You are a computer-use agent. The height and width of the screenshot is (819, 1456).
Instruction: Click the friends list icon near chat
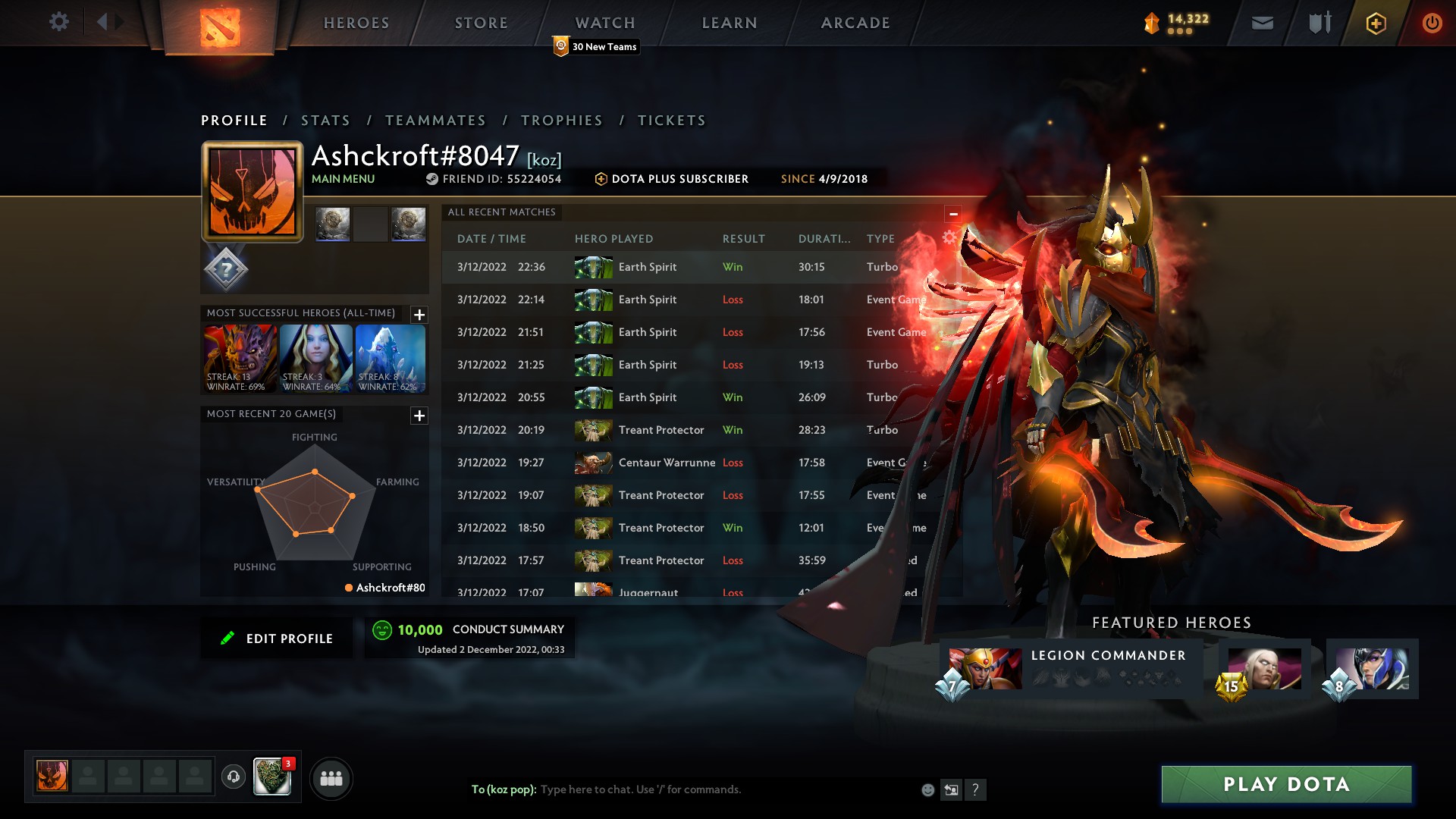pyautogui.click(x=331, y=778)
